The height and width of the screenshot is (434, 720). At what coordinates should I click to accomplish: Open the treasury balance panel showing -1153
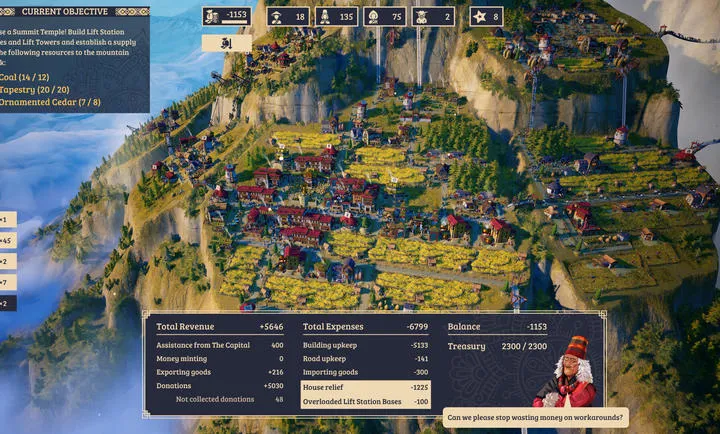226,16
